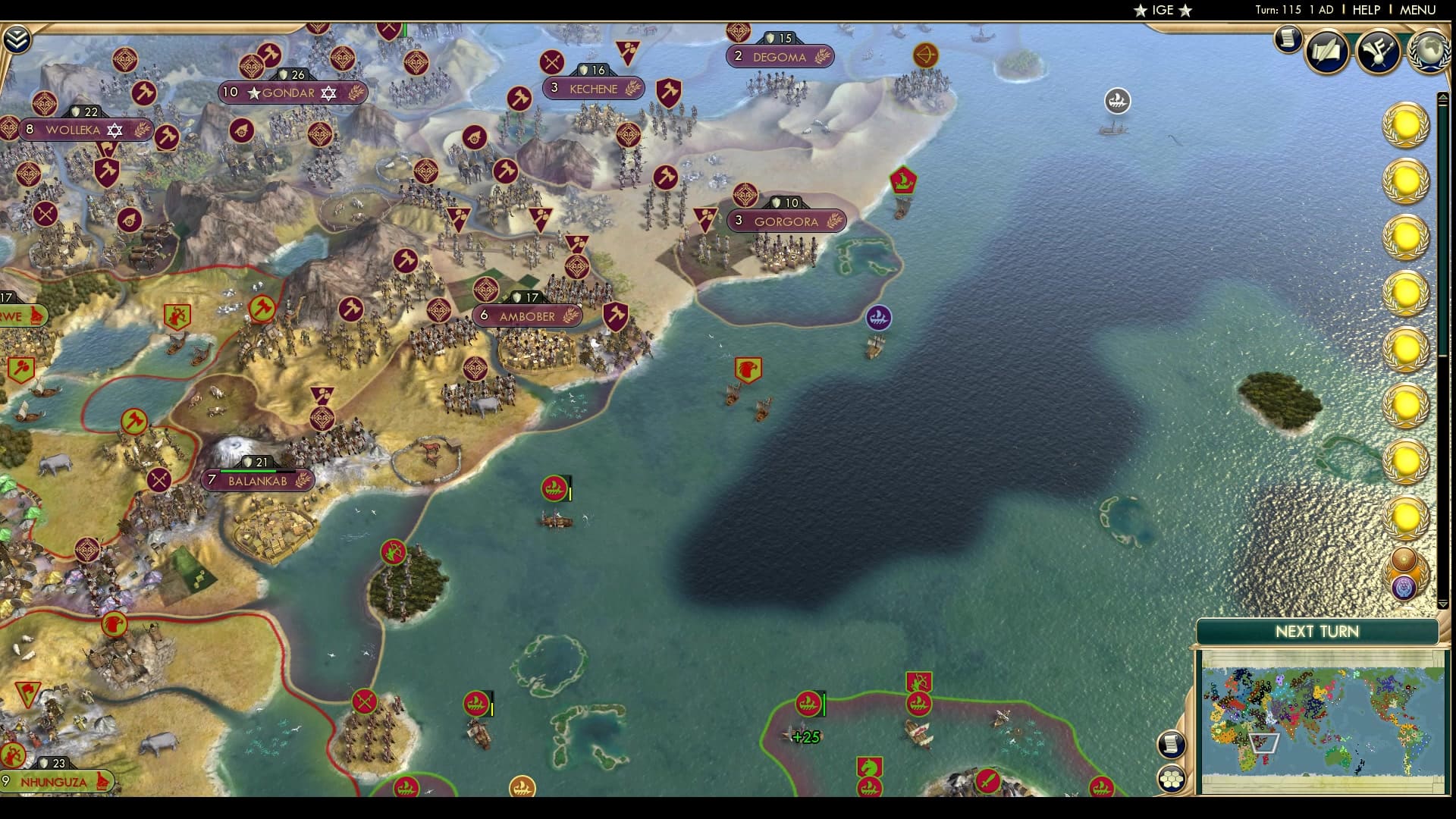Toggle strategic view with the hex icon
Viewport: 1456px width, 819px height.
pyautogui.click(x=1172, y=779)
